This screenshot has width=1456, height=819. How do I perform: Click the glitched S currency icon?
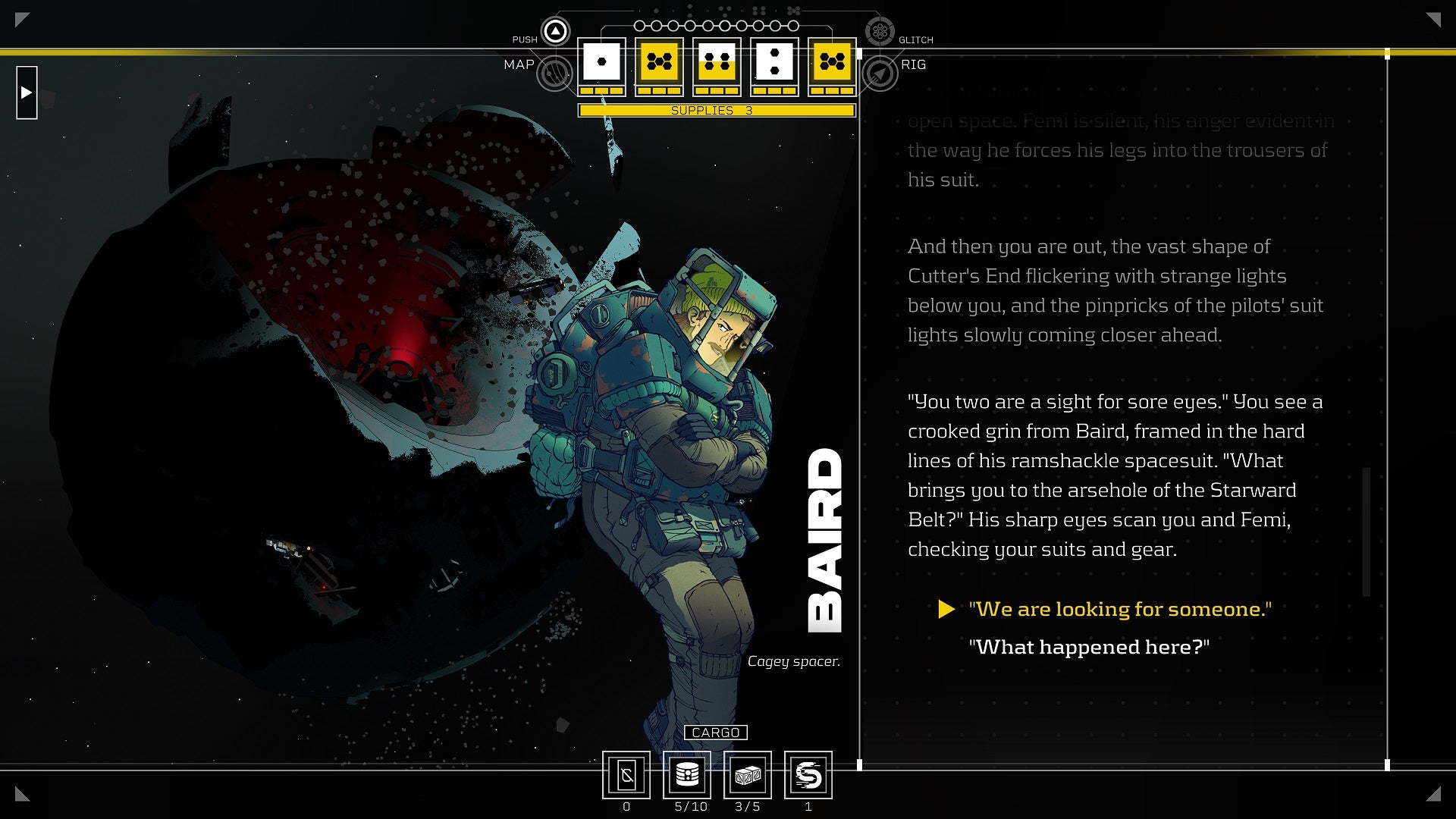[x=810, y=775]
